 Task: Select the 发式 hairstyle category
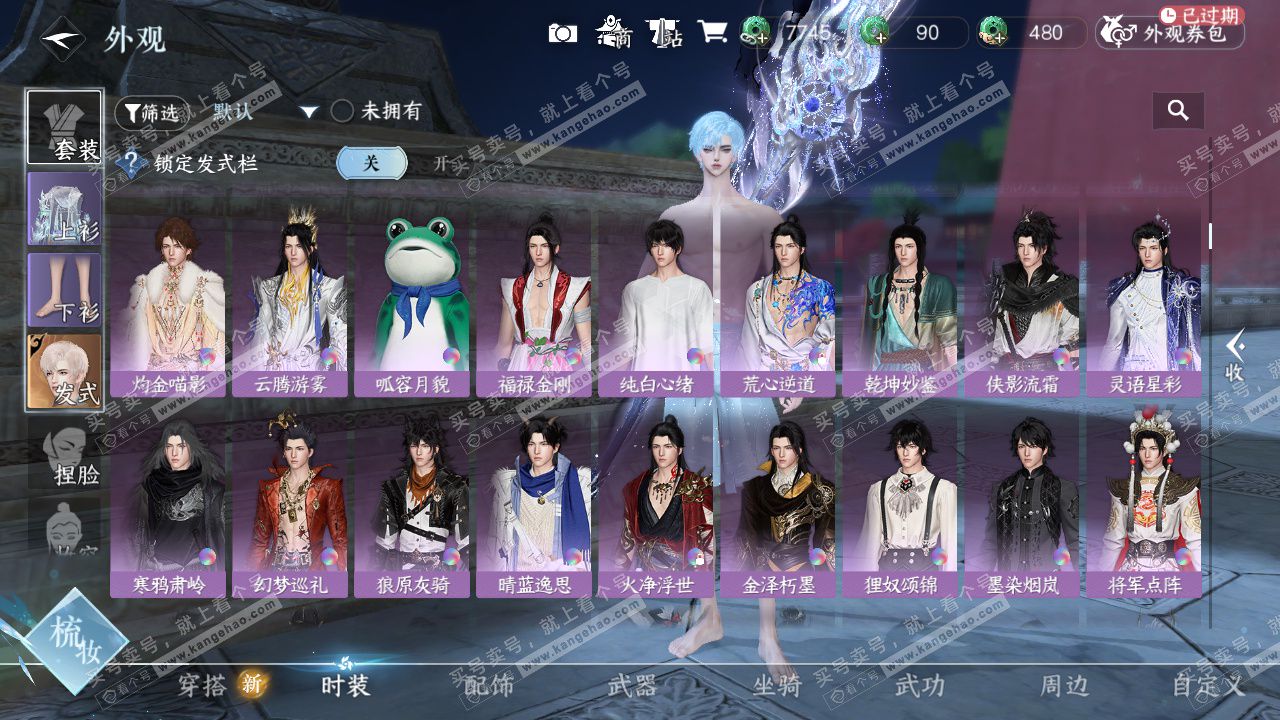point(64,371)
